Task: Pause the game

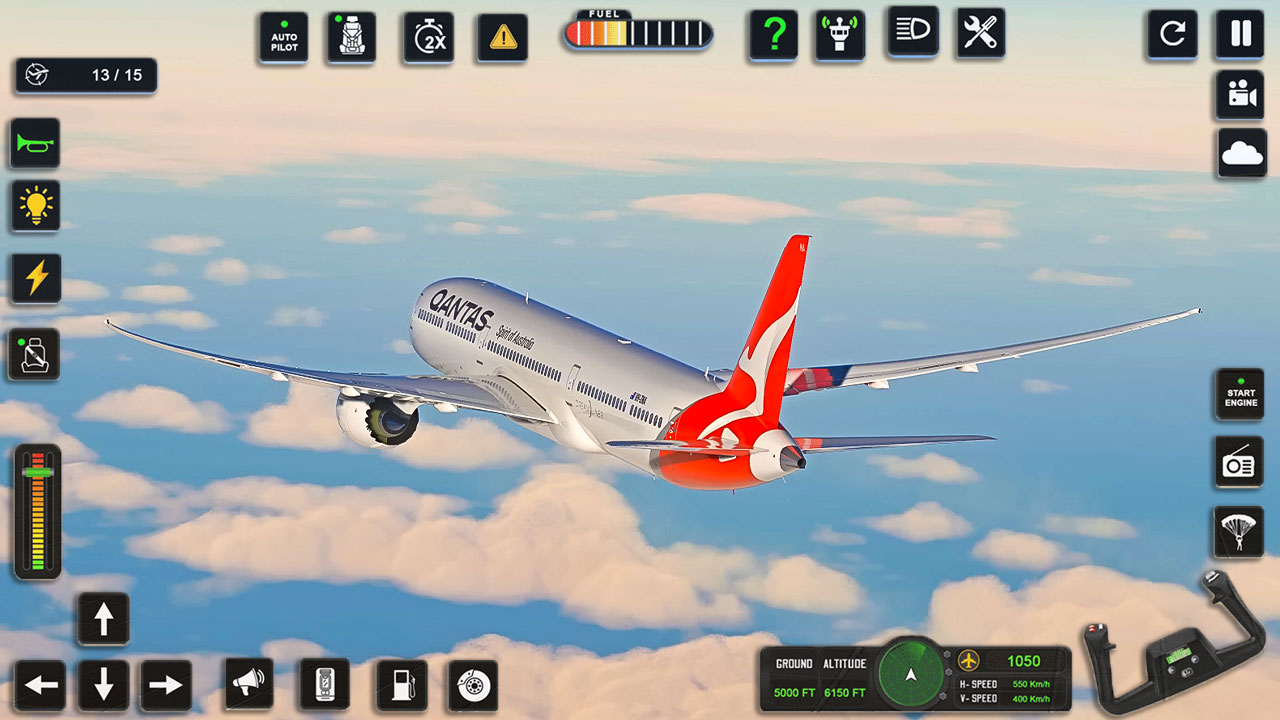Action: click(1238, 32)
